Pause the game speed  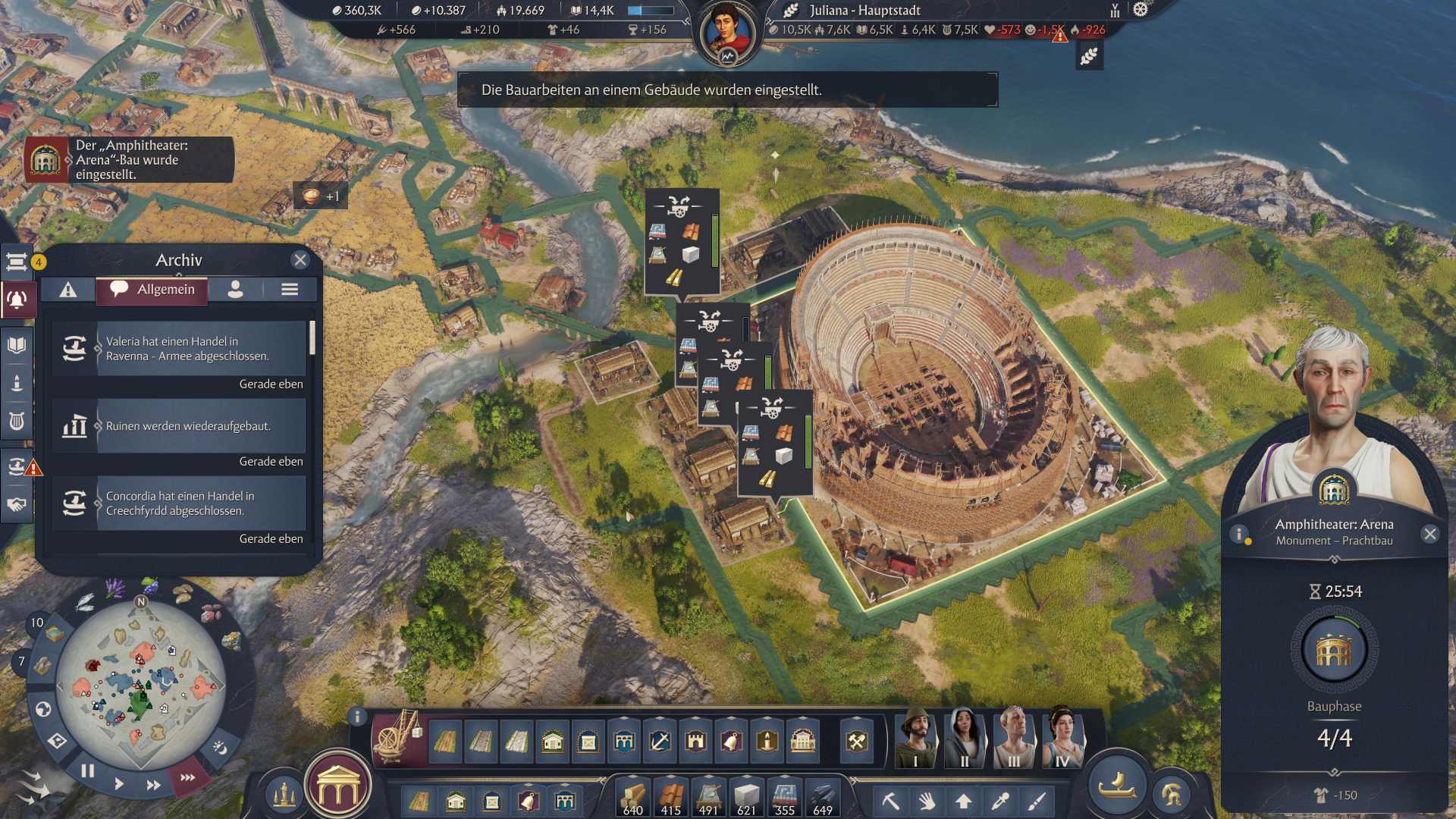tap(88, 771)
